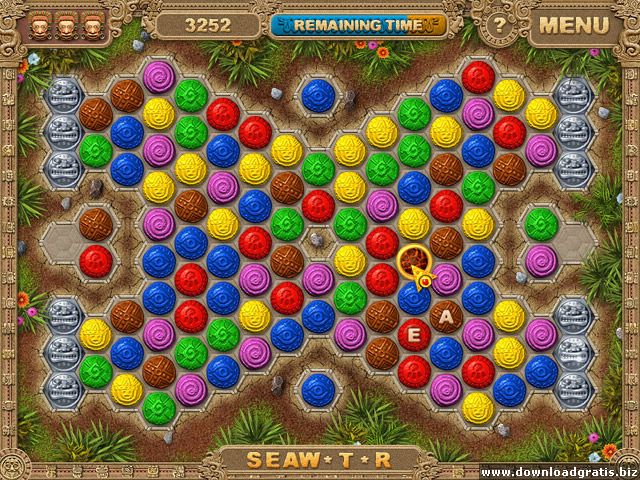Select the red tile with letter E
Screen dimensions: 640x480
click(x=414, y=333)
